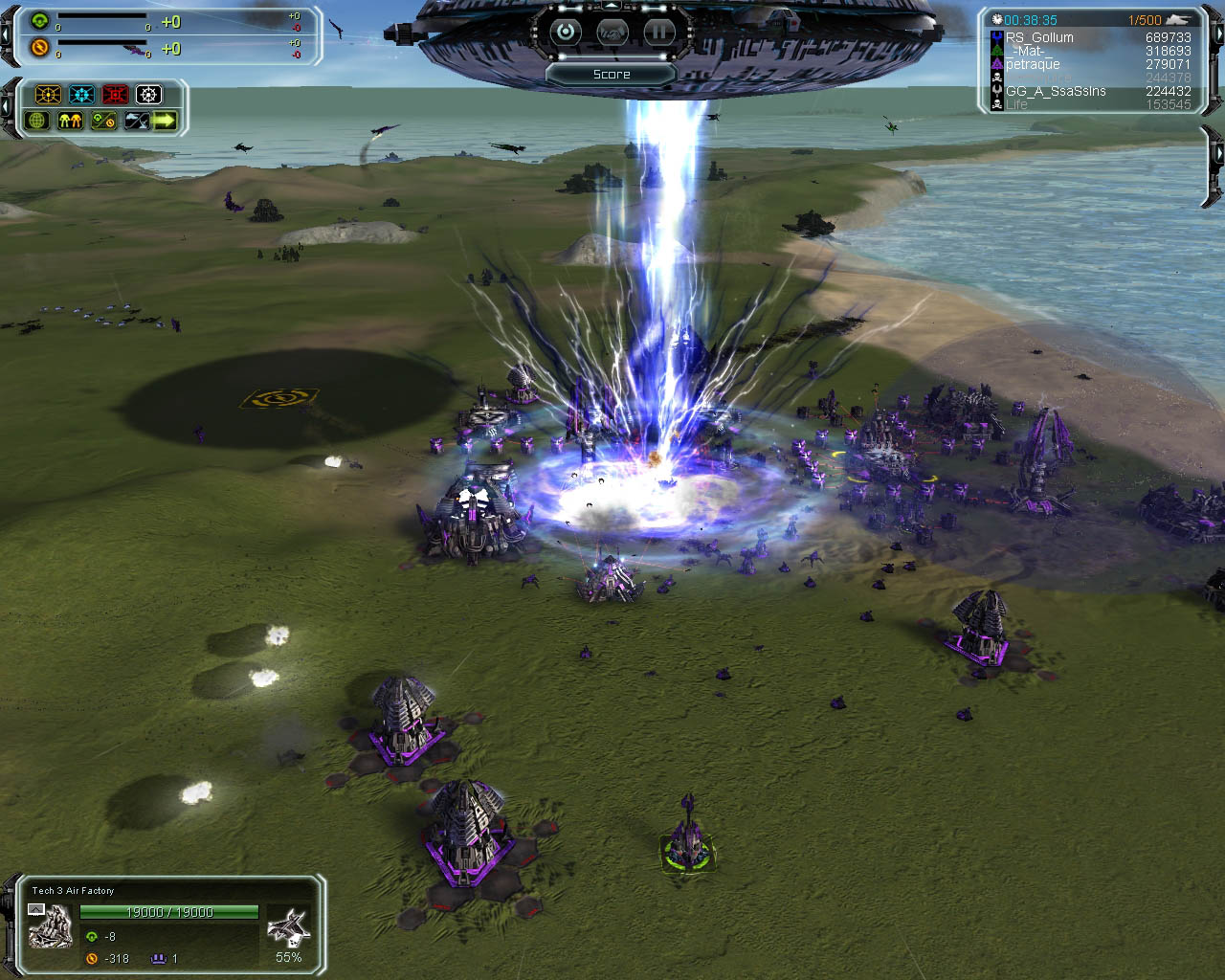
Task: Select the red target overlay icon
Action: point(115,95)
